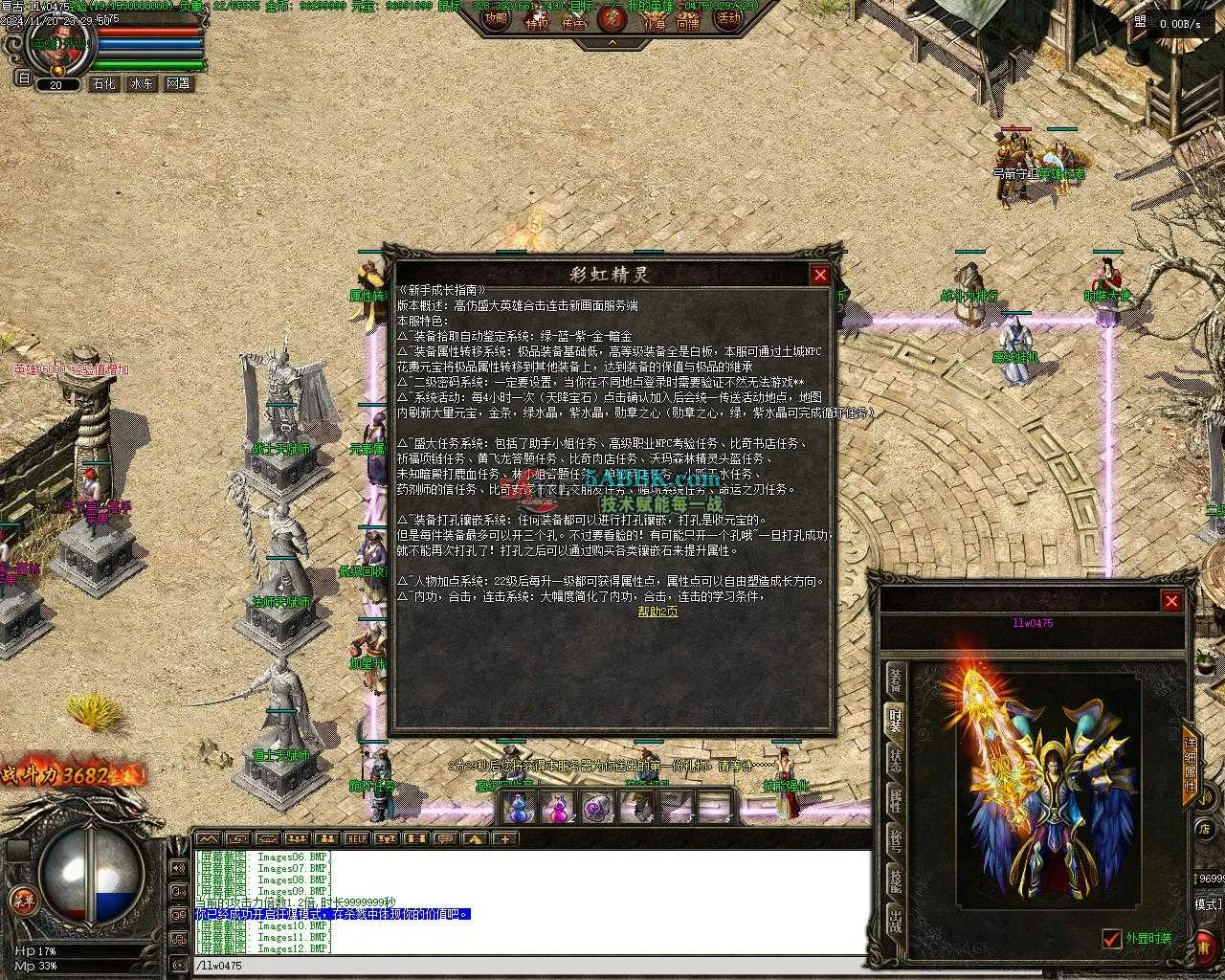The width and height of the screenshot is (1225, 980).
Task: Open the 状态 status tab
Action: coord(896,761)
